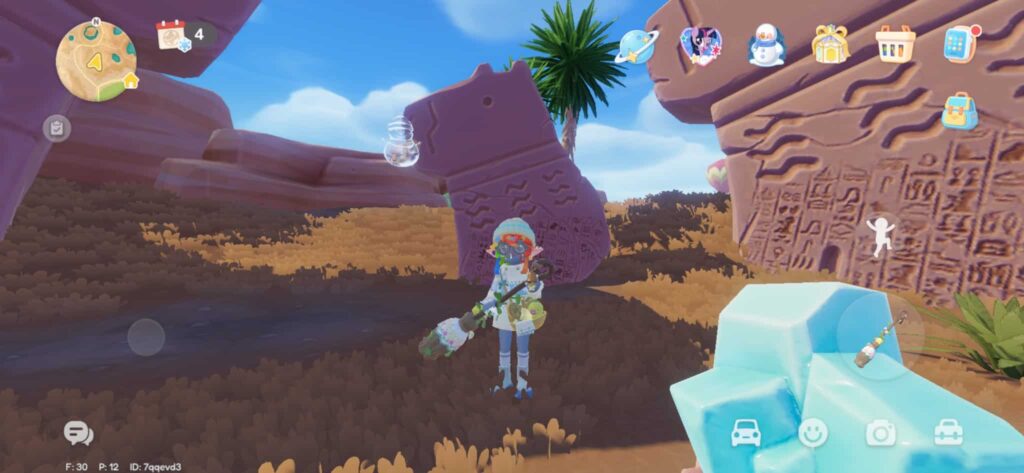Open the chat speech bubbles
Screen dimensions: 1024x473
pyautogui.click(x=77, y=433)
